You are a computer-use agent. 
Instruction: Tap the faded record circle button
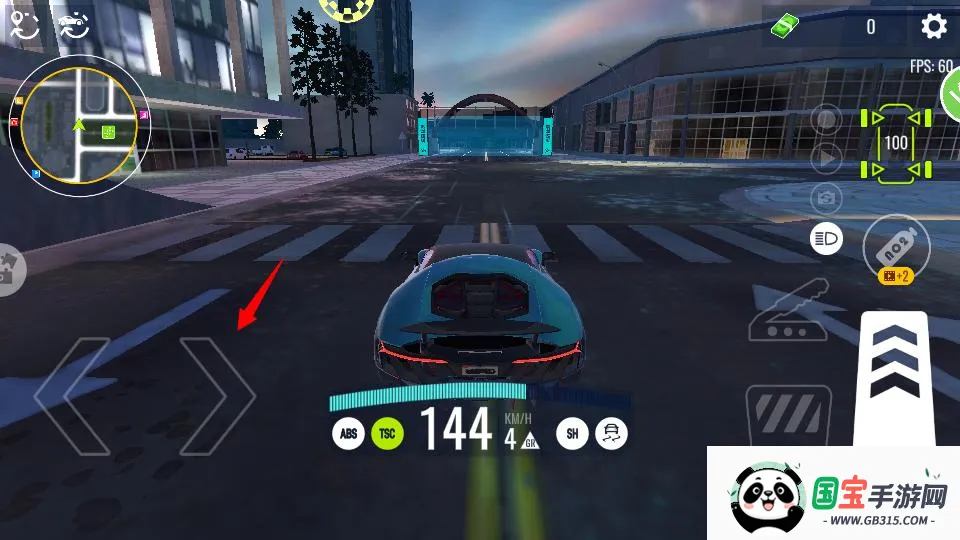(826, 119)
